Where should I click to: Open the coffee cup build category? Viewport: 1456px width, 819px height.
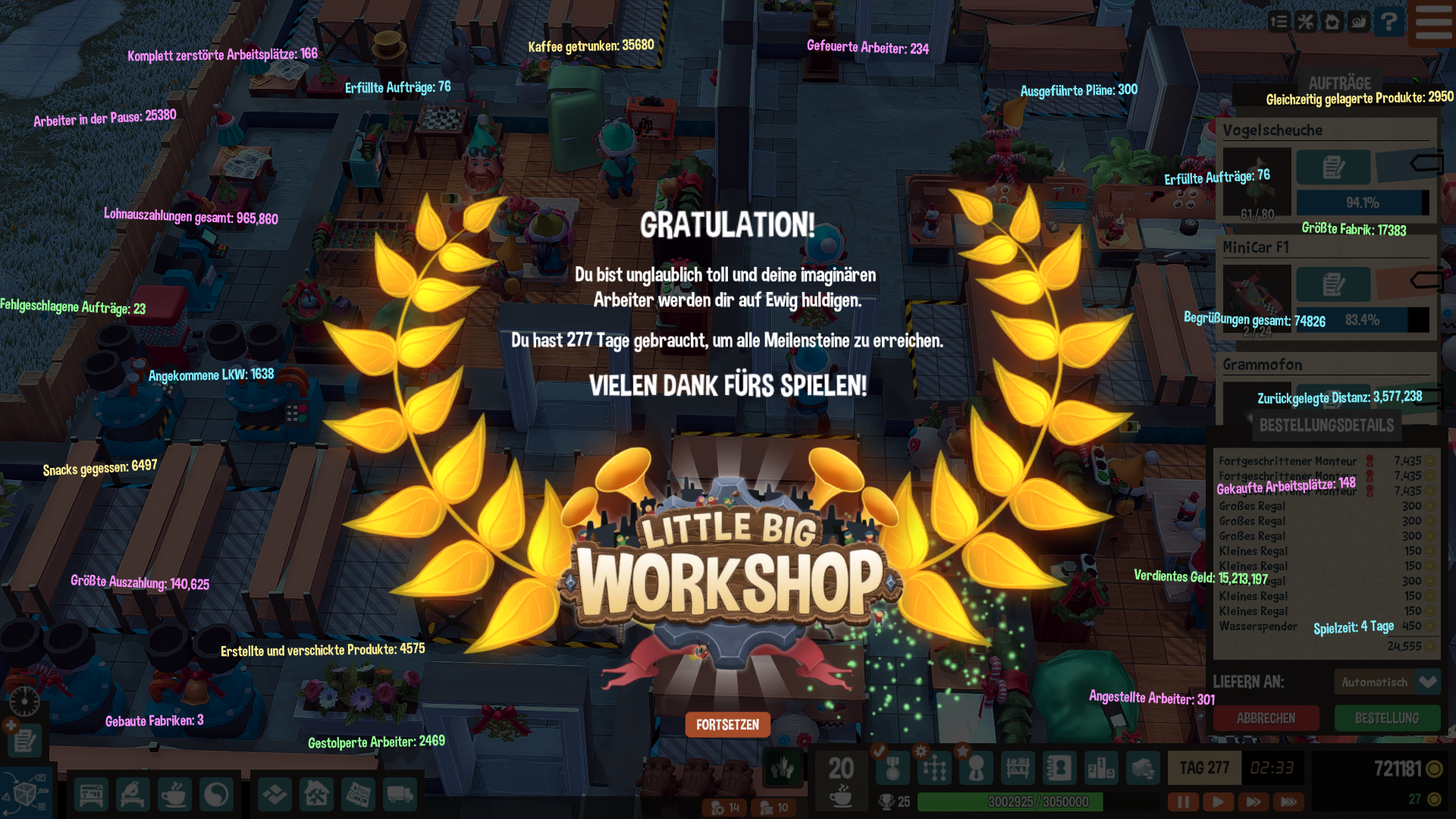pyautogui.click(x=174, y=795)
